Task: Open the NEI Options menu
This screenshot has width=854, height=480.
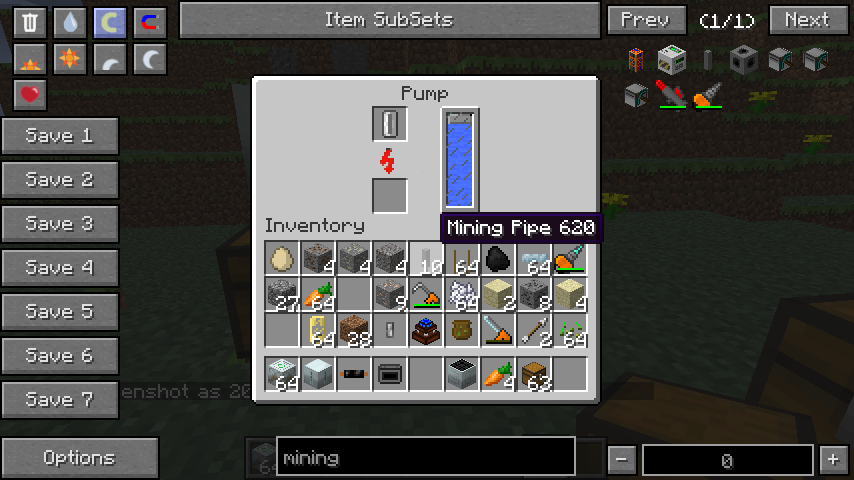Action: [79, 458]
